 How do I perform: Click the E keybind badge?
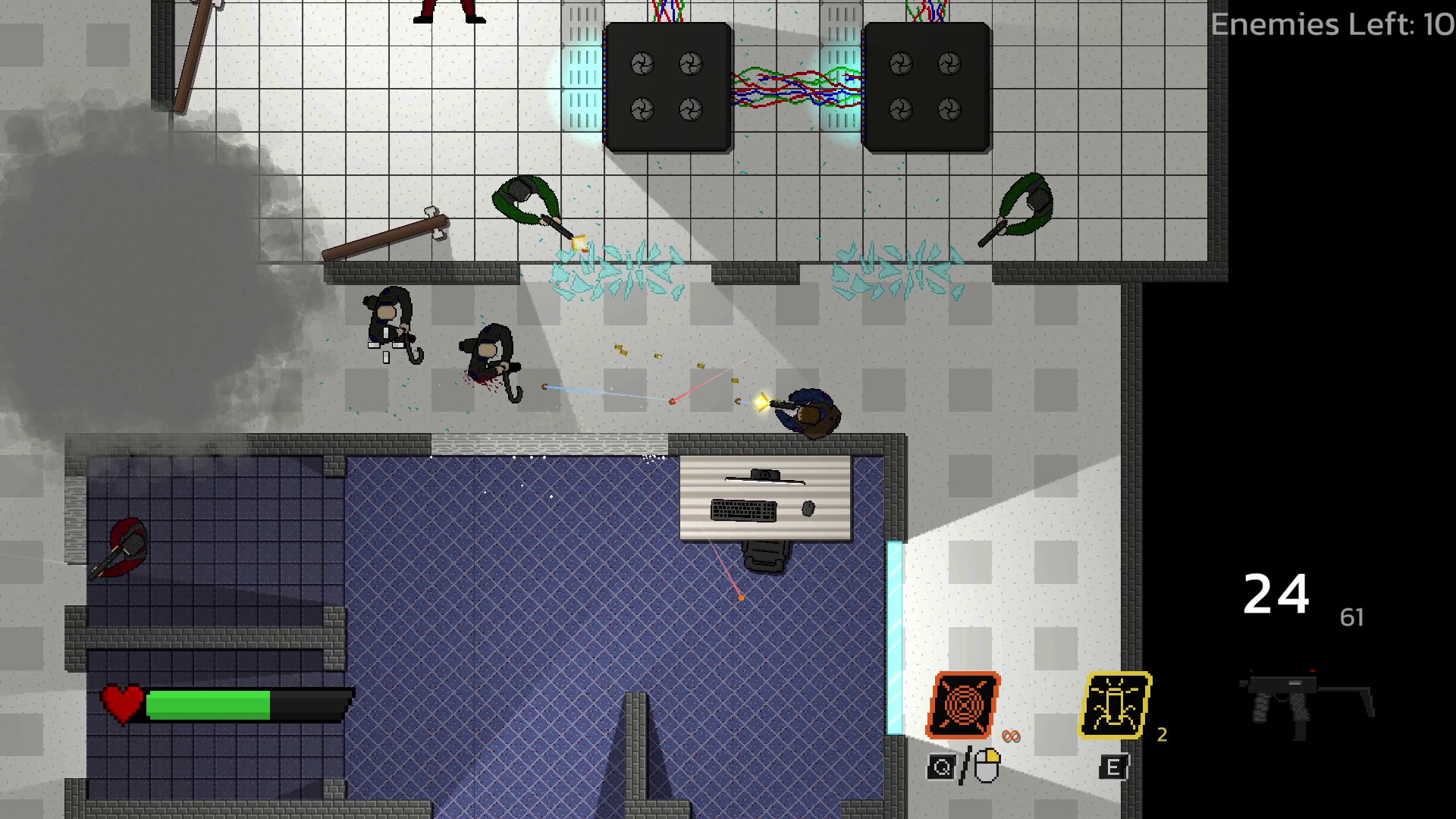tap(1112, 766)
